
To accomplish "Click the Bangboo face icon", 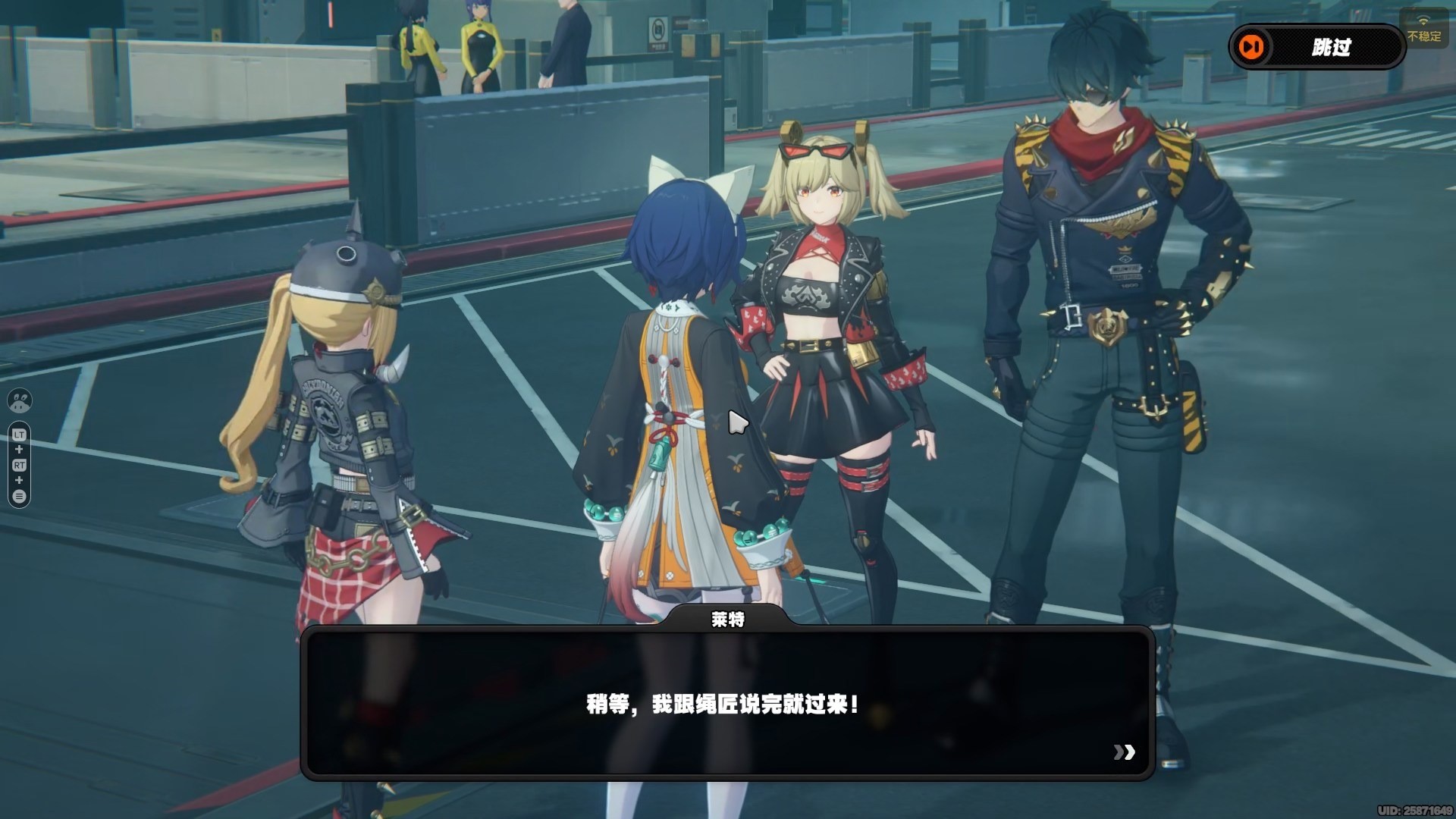I will (20, 400).
